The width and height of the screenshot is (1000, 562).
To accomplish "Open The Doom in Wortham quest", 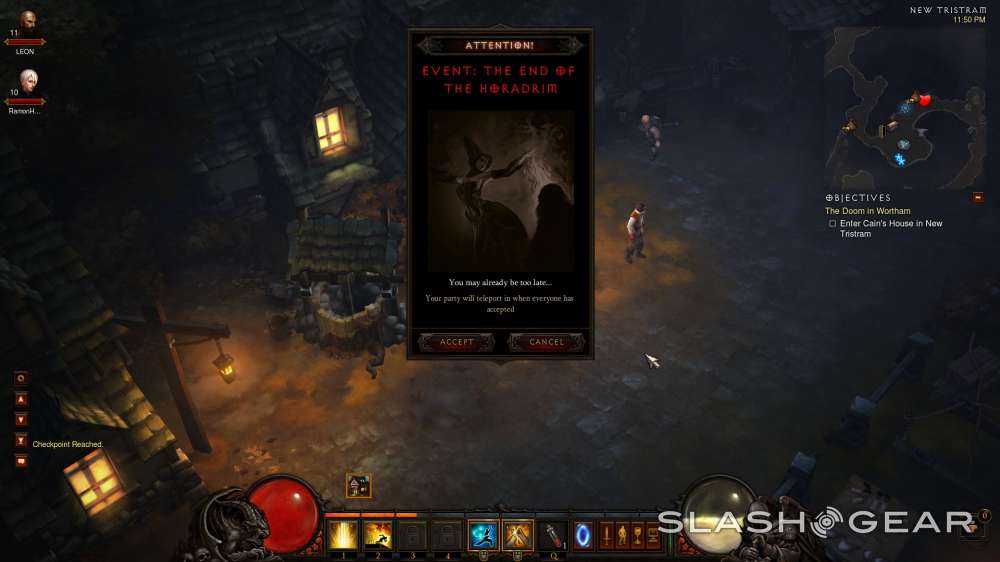I will click(x=867, y=211).
